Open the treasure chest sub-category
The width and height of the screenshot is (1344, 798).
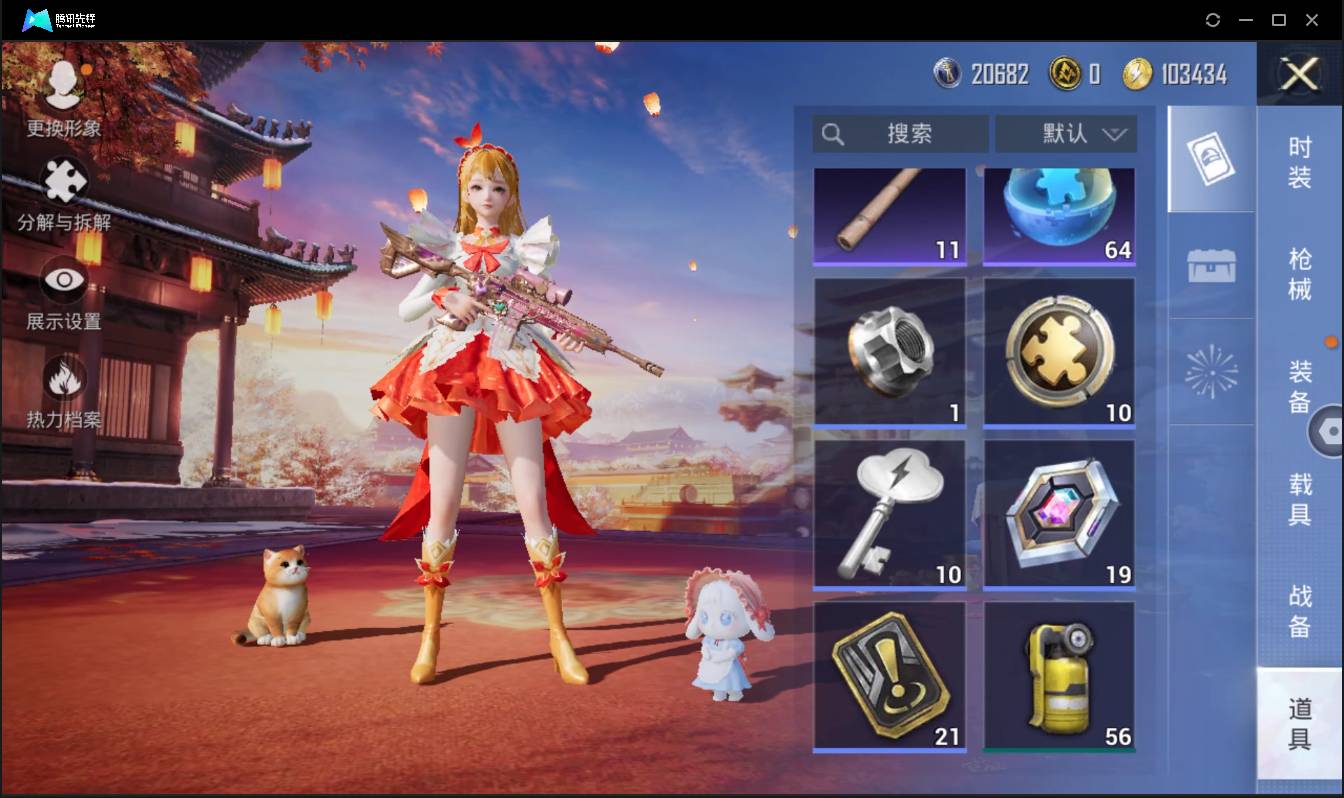click(1211, 266)
